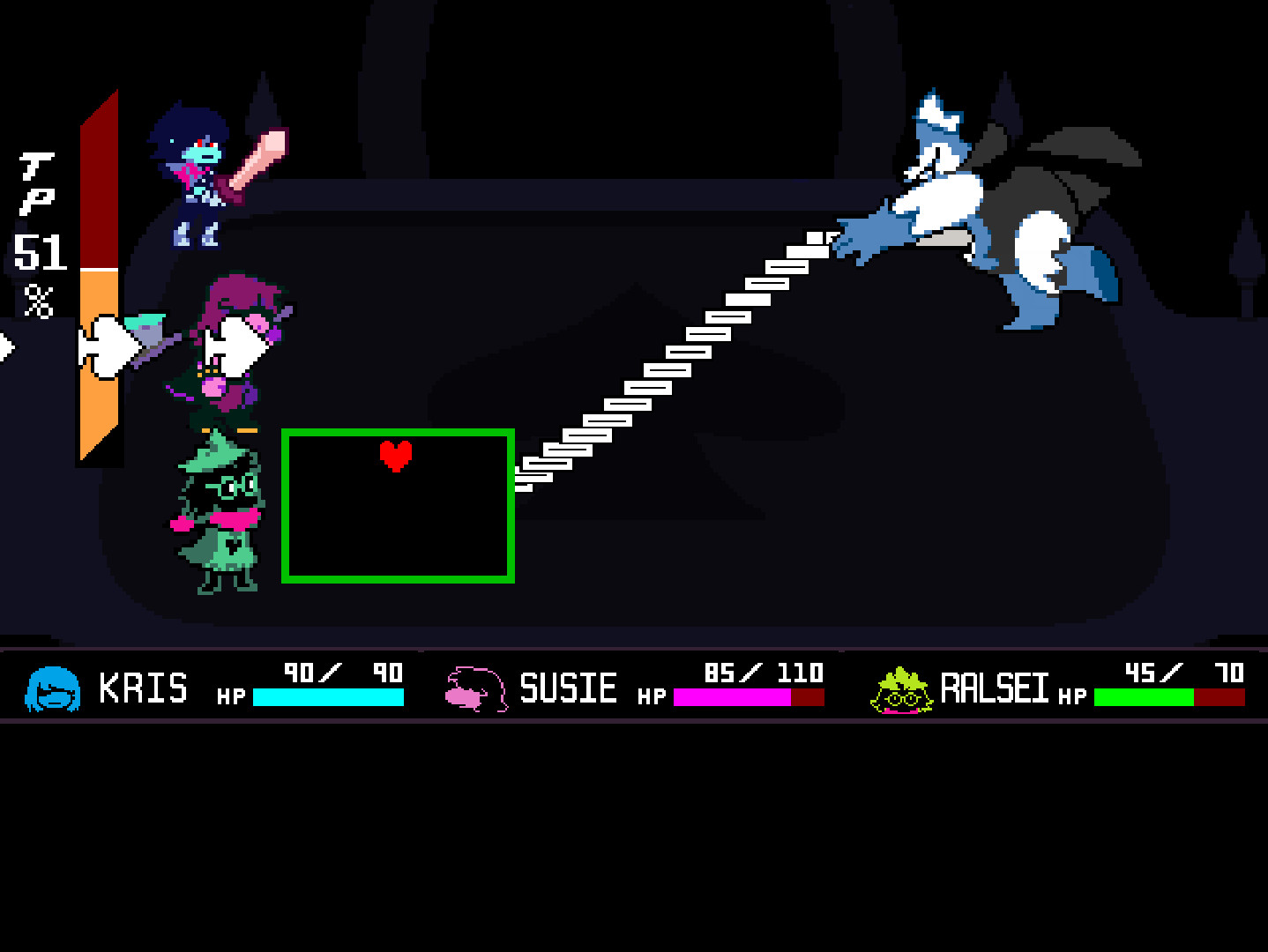Select Kris's blue portrait icon
The height and width of the screenshot is (952, 1268).
pos(51,689)
